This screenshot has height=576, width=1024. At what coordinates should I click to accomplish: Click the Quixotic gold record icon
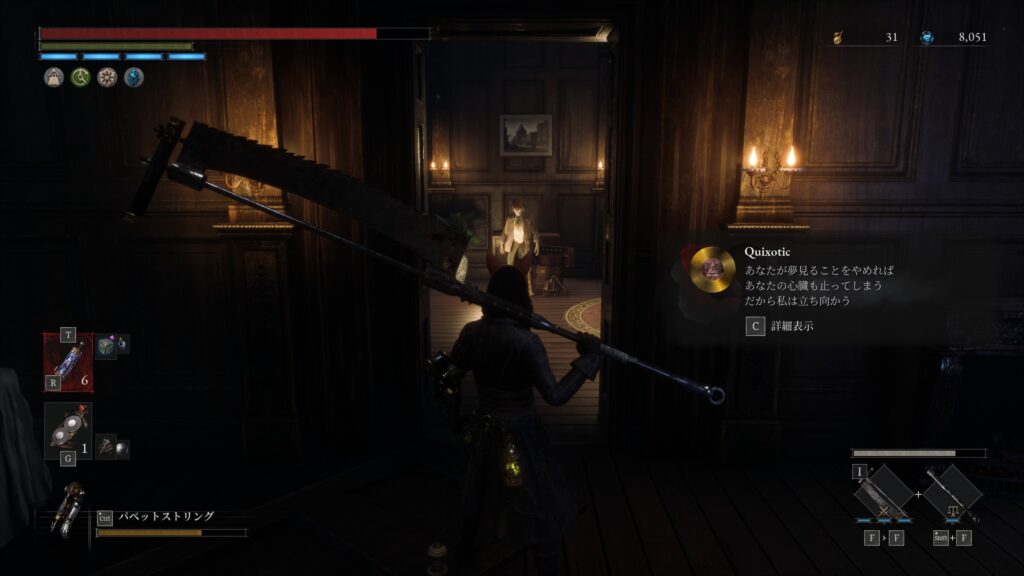tap(713, 268)
